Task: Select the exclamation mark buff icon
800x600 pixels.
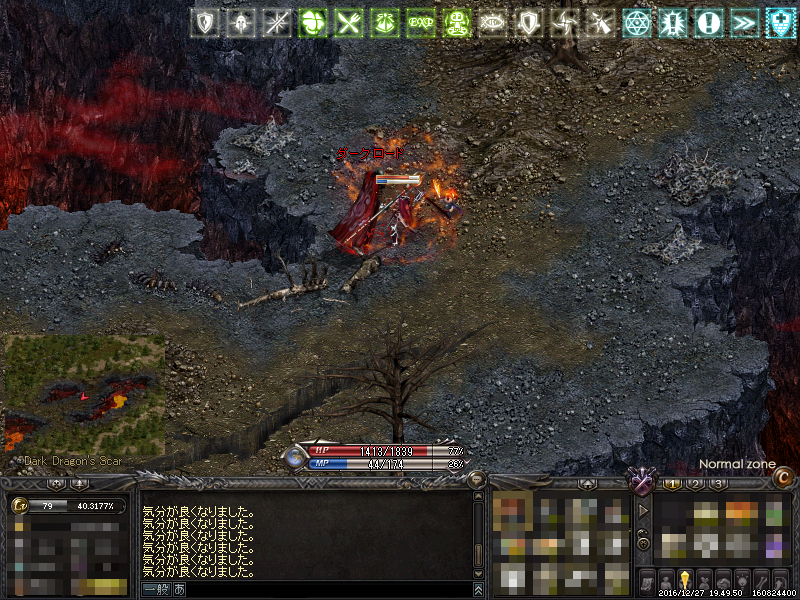Action: [x=709, y=22]
